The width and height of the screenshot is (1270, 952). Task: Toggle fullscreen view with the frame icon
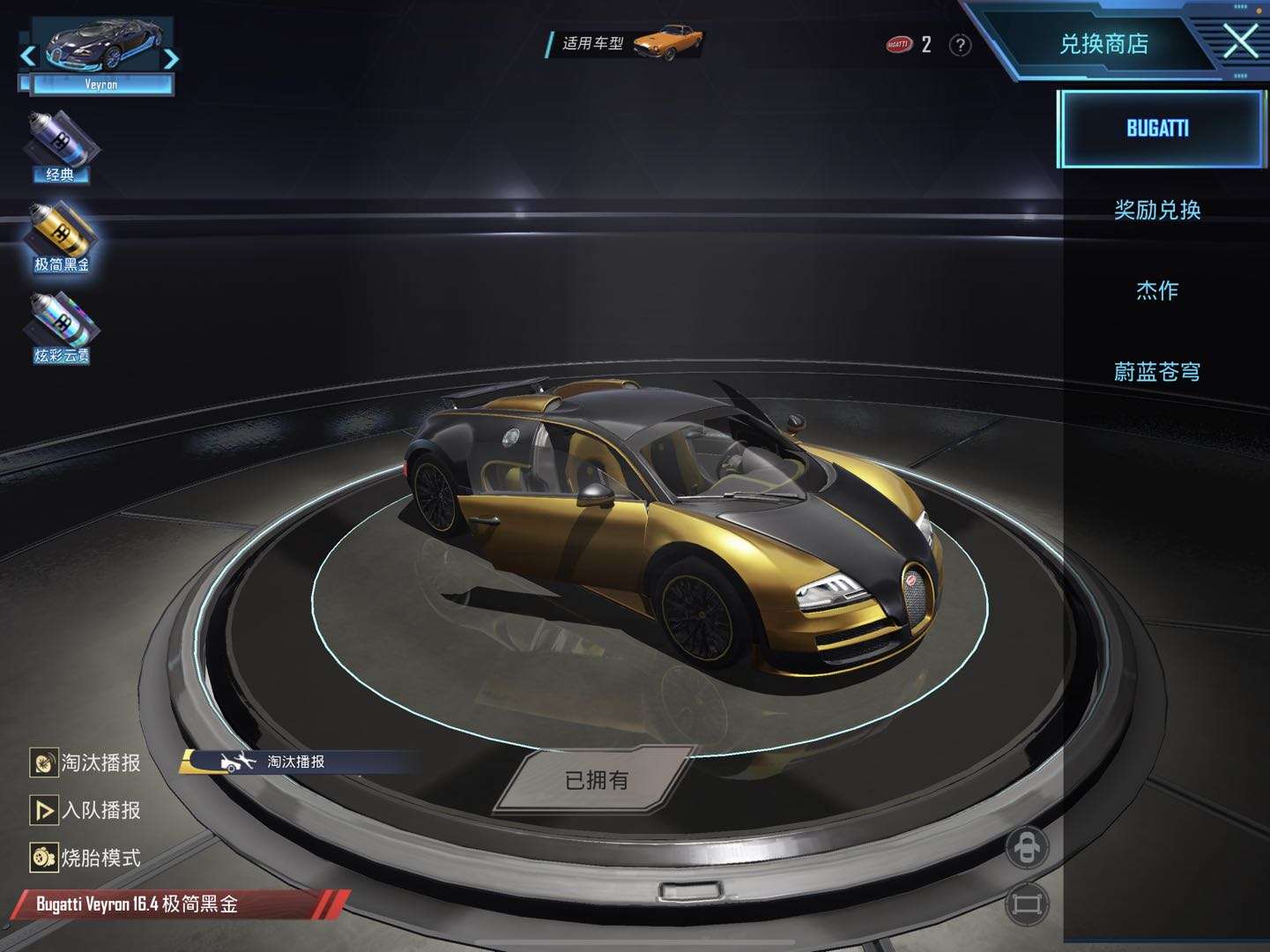(x=1027, y=904)
